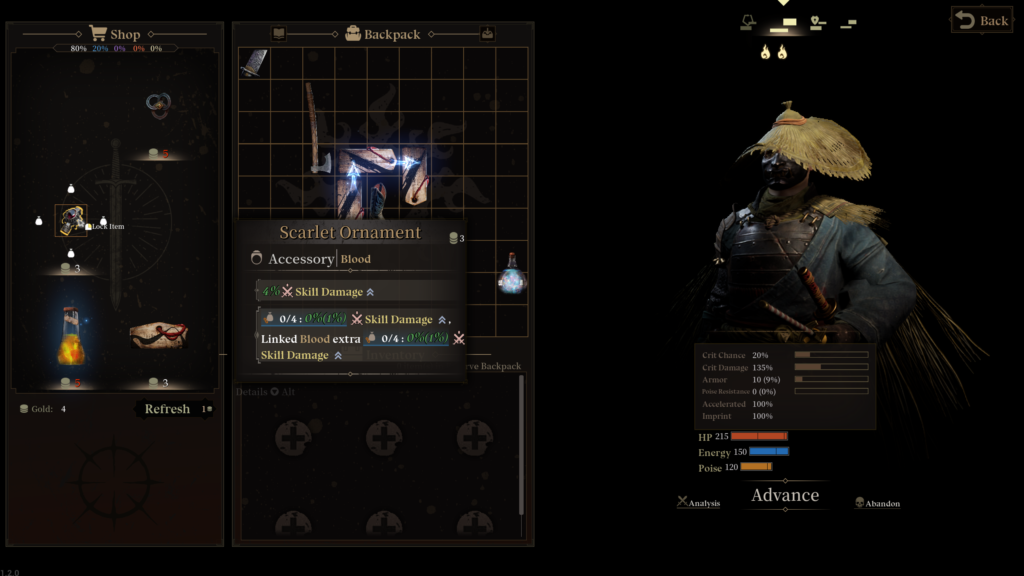Select the highlighted gauntlet item in shop
The image size is (1024, 576).
pos(71,220)
